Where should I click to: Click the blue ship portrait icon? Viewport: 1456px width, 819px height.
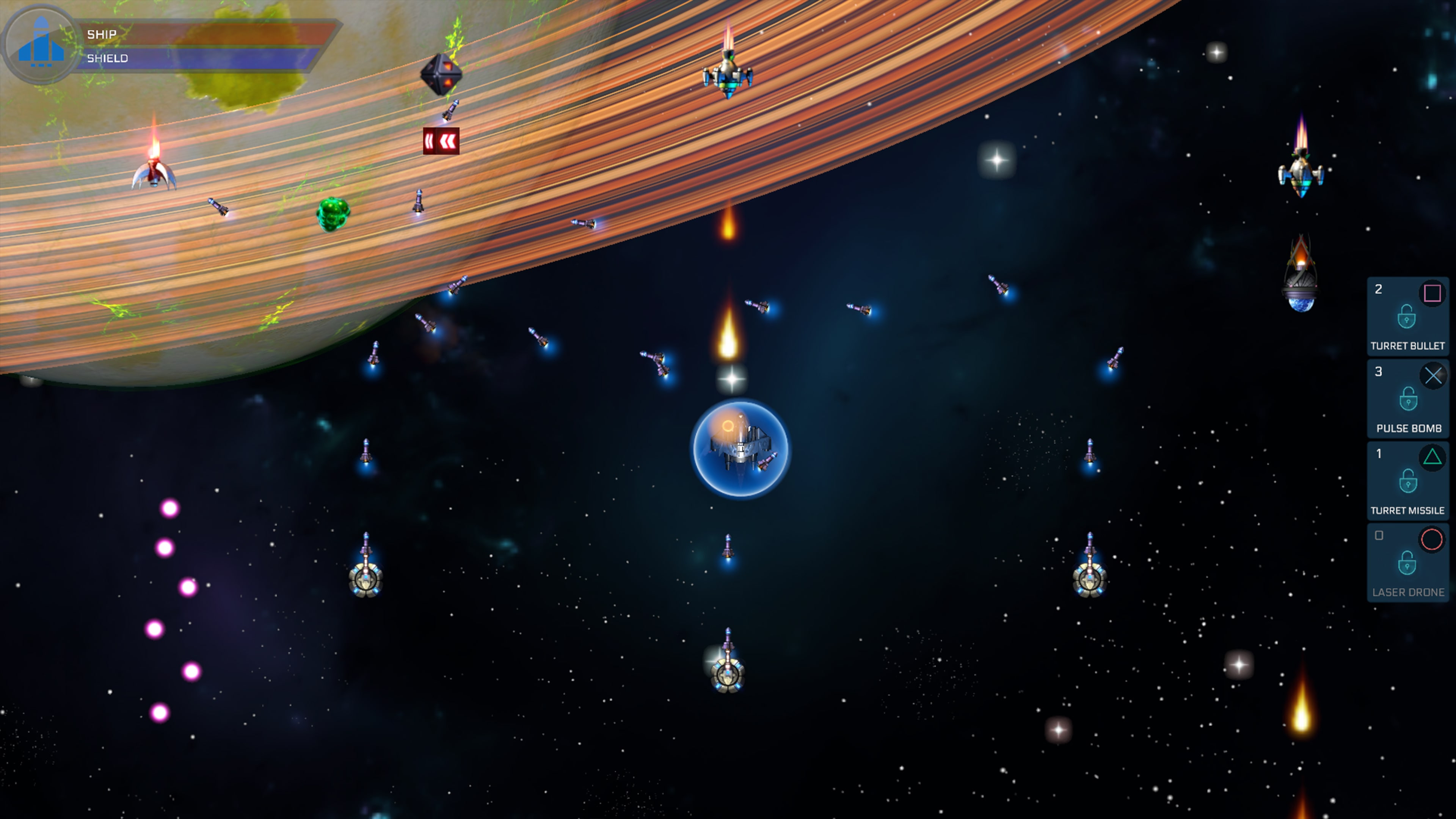tap(41, 43)
